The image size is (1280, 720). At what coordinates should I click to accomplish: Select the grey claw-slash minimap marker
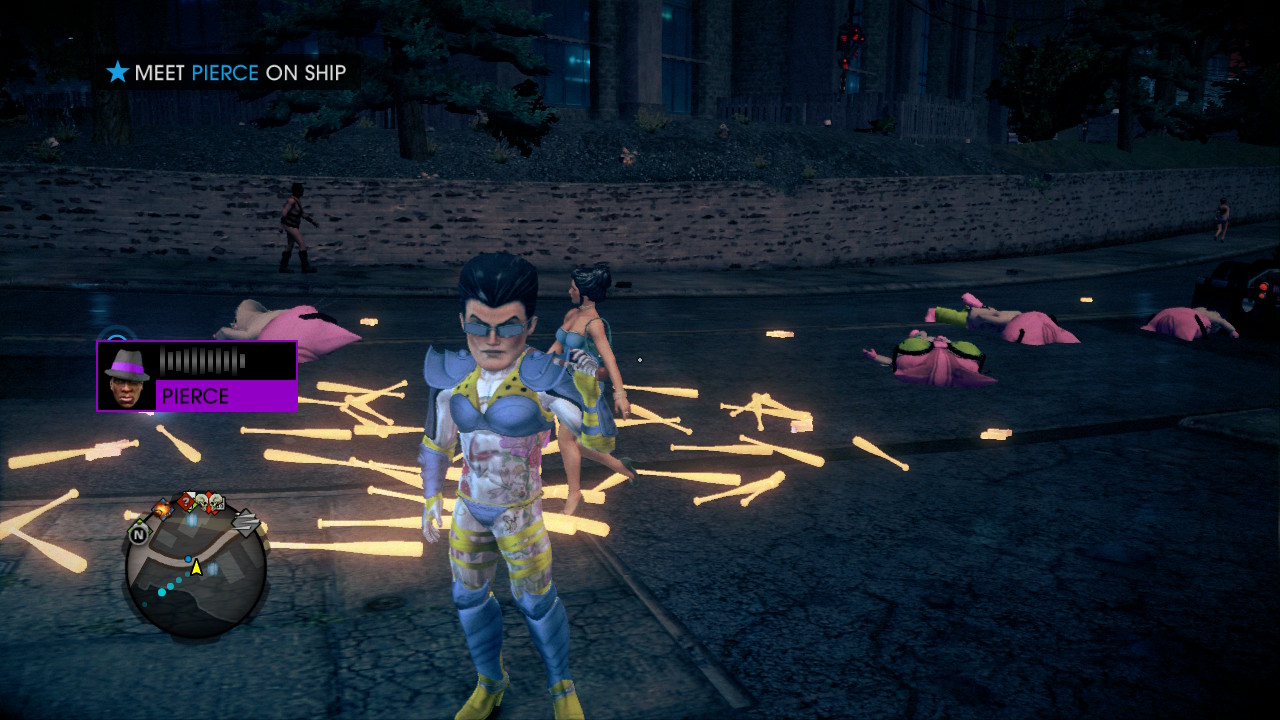(x=245, y=521)
